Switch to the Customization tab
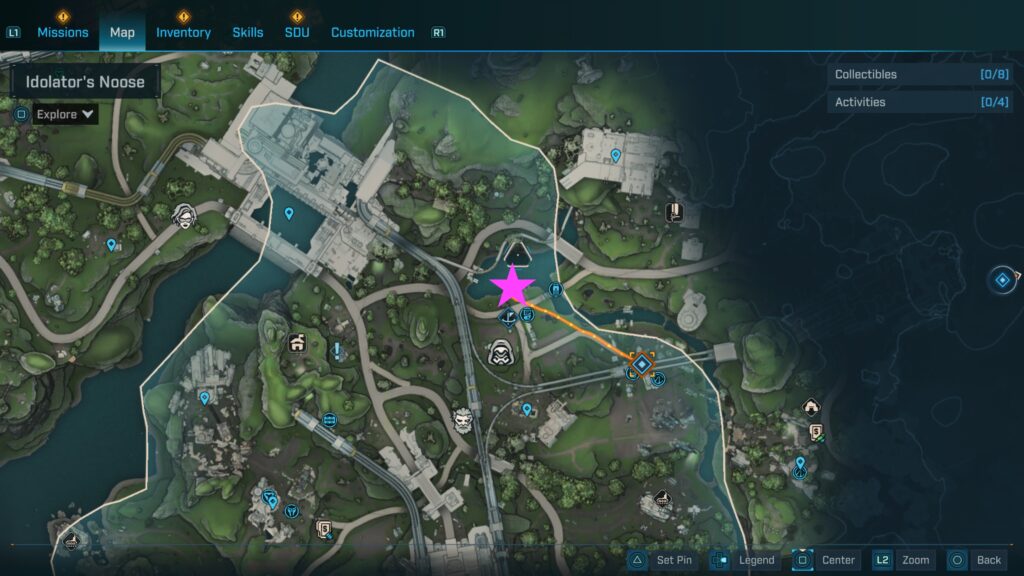This screenshot has height=576, width=1024. [372, 32]
